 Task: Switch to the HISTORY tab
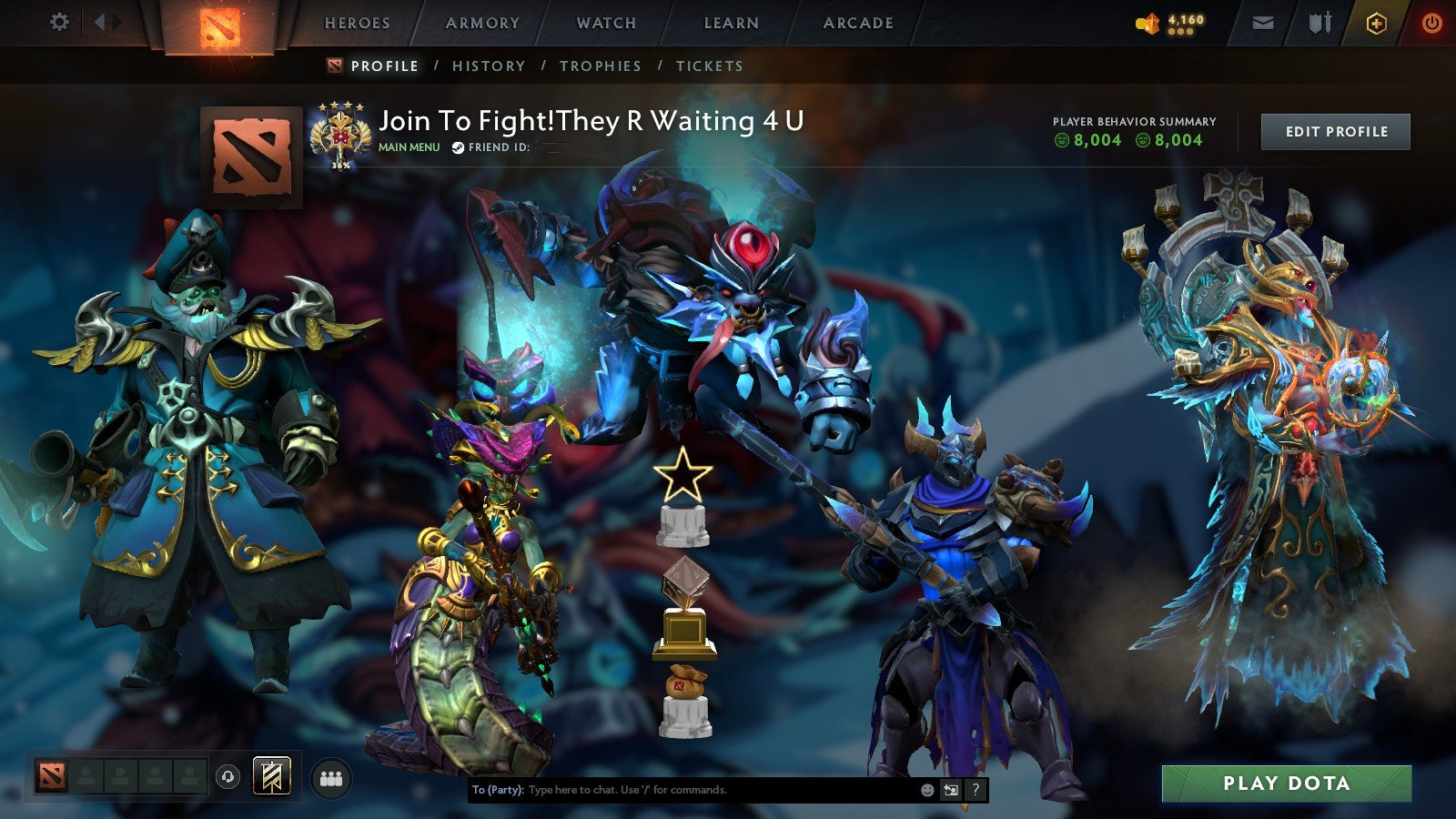[490, 66]
